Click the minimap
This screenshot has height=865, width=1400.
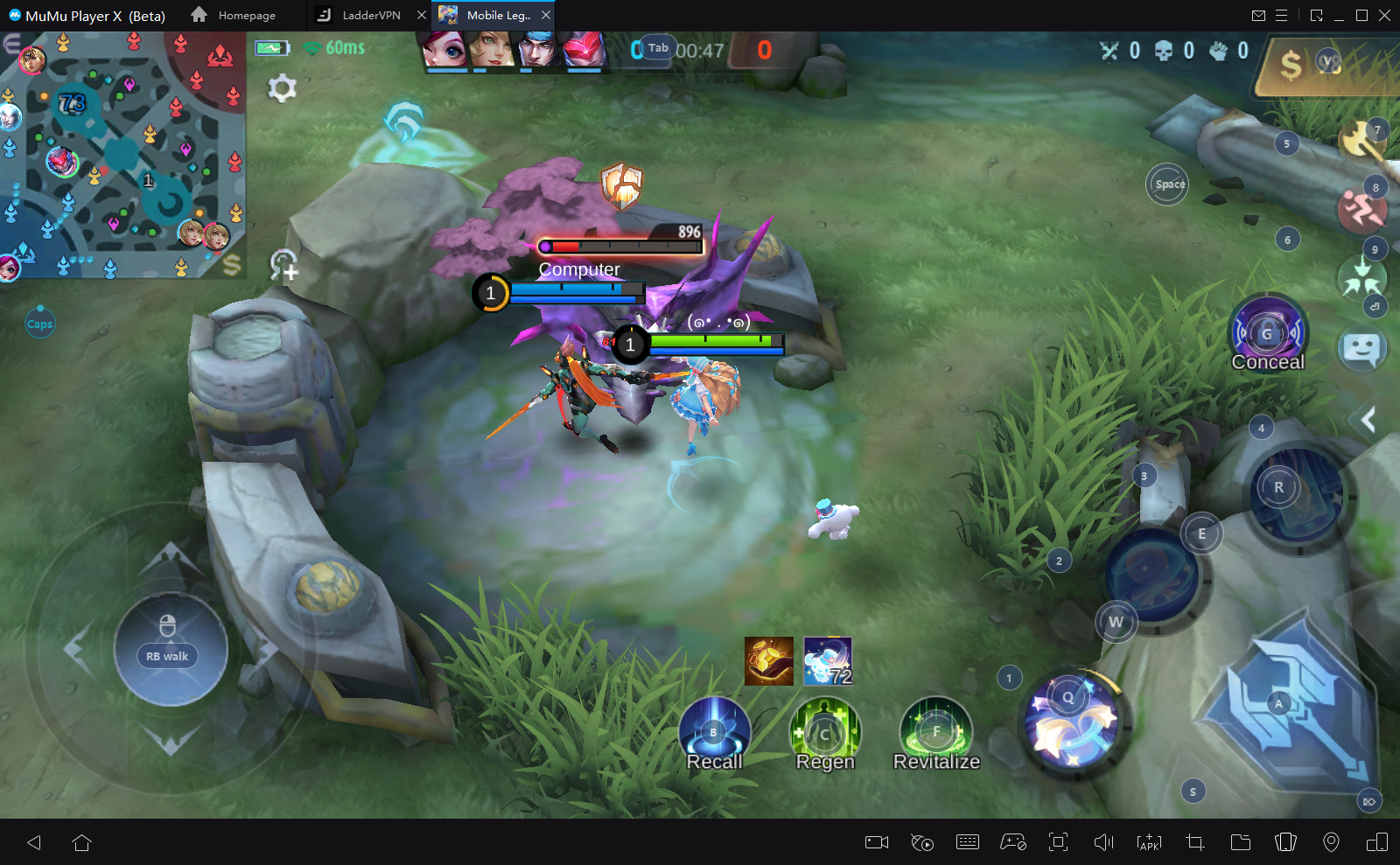click(122, 155)
